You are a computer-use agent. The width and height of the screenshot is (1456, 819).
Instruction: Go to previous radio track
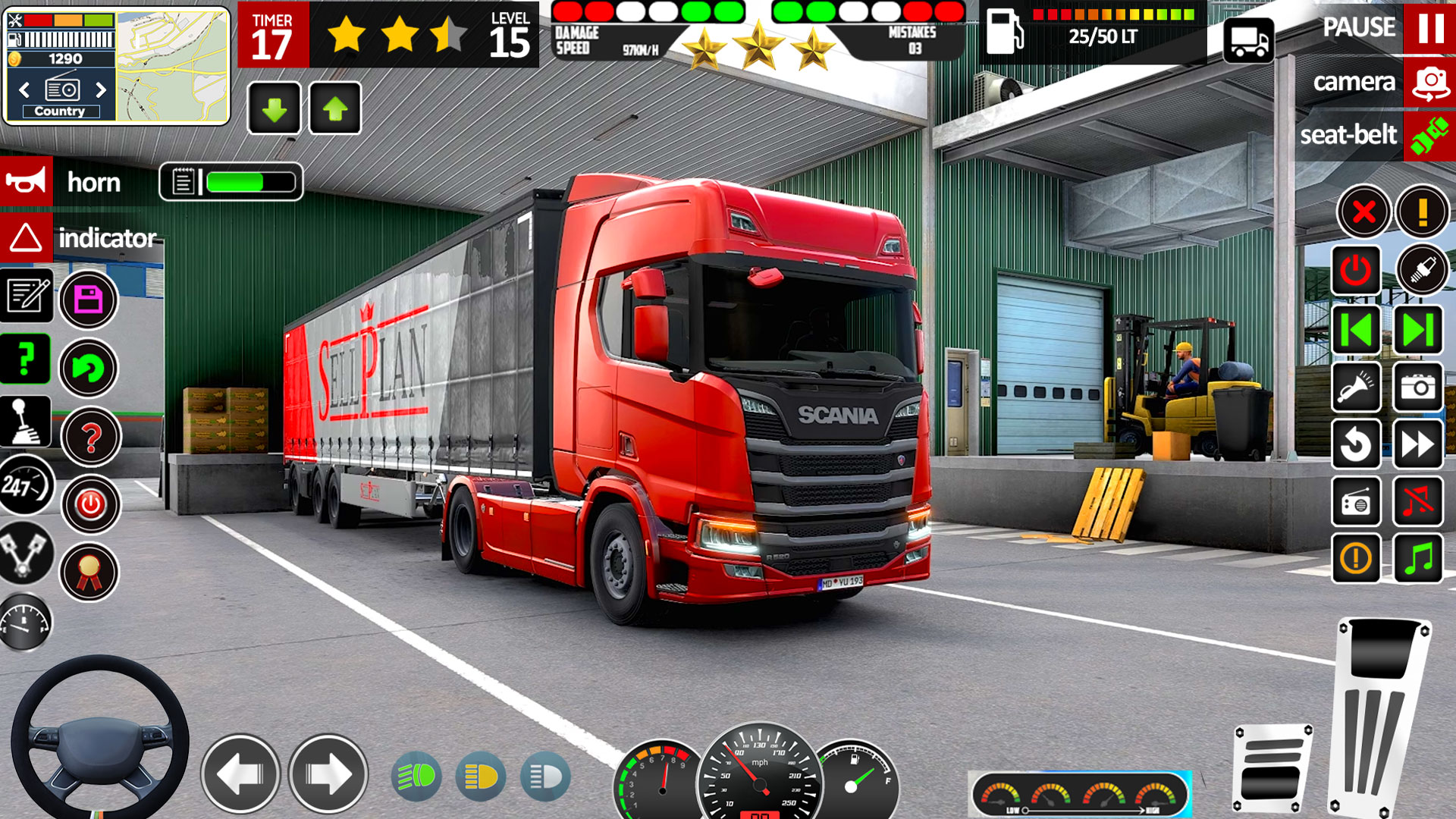coord(1356,330)
